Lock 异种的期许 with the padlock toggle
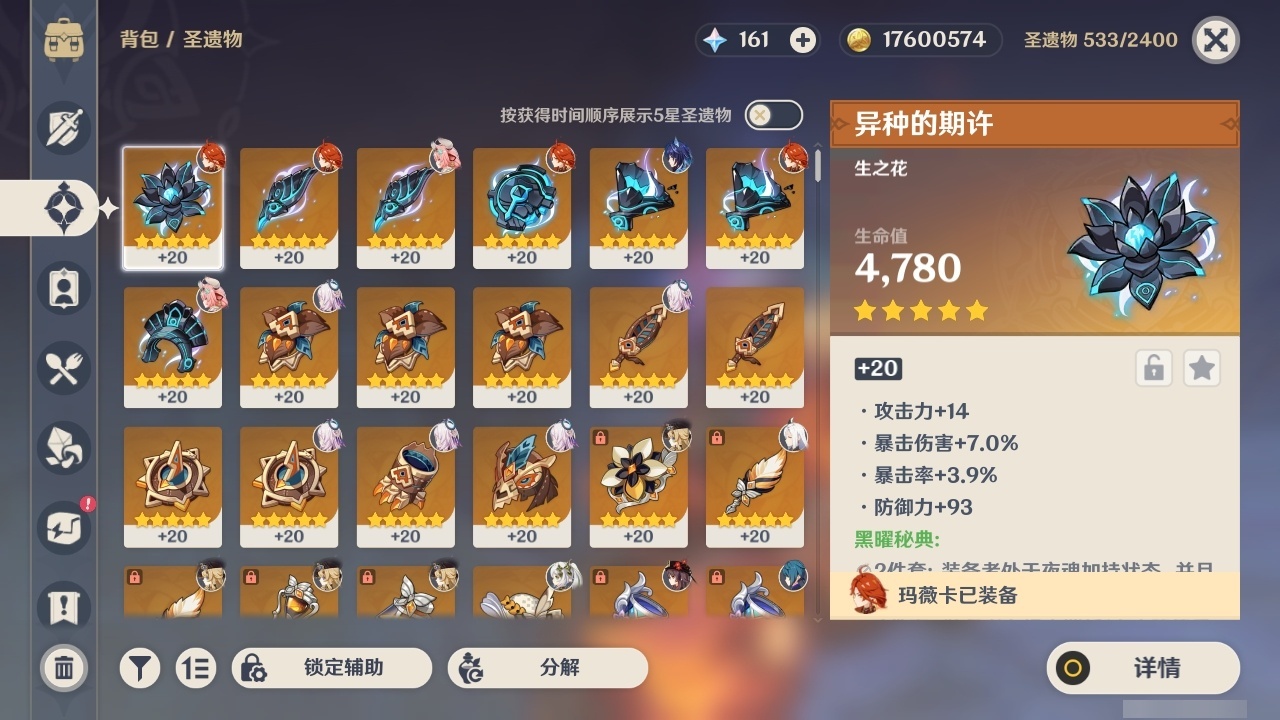 1152,368
